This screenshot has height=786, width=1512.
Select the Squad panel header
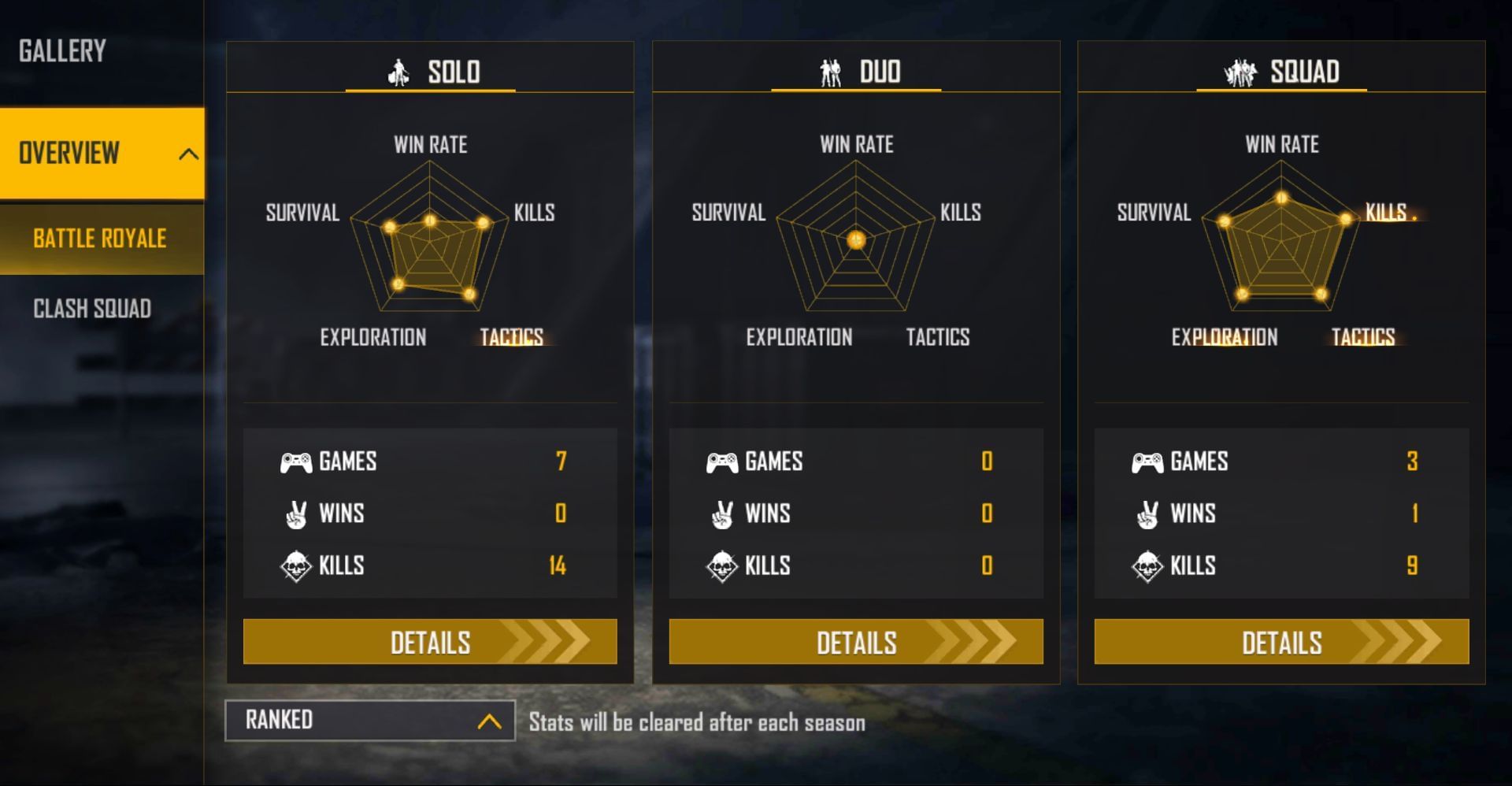coord(1282,72)
